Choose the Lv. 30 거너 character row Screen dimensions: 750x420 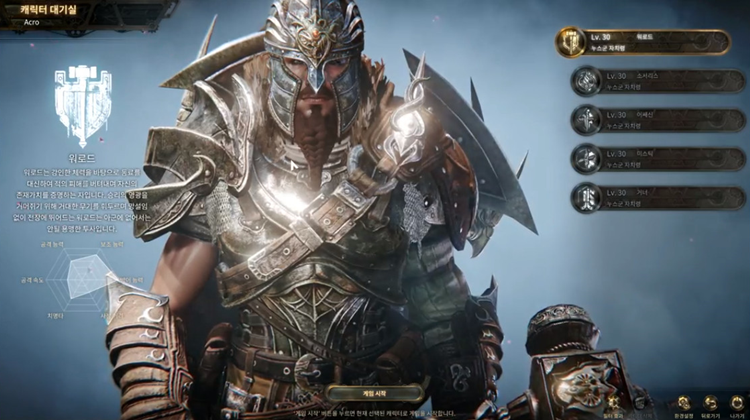[x=660, y=198]
